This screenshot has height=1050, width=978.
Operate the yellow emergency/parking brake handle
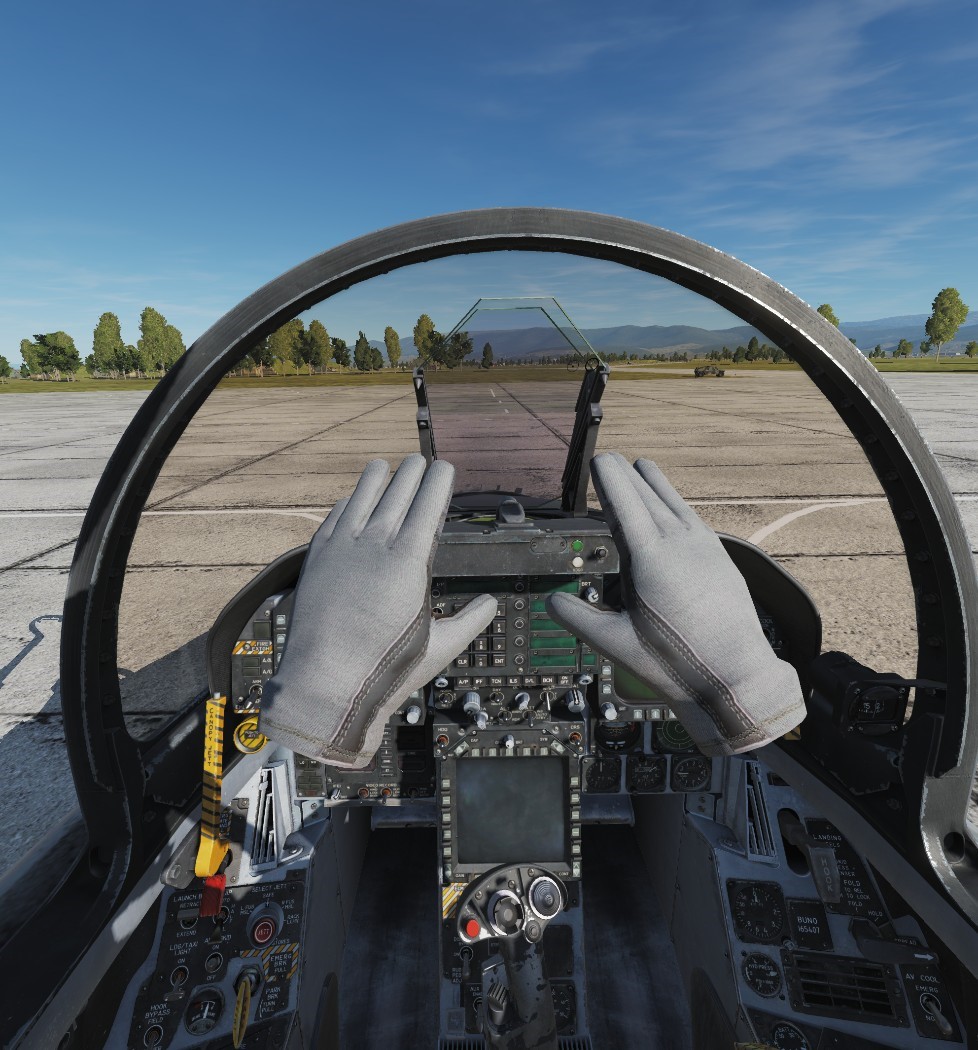click(243, 1005)
